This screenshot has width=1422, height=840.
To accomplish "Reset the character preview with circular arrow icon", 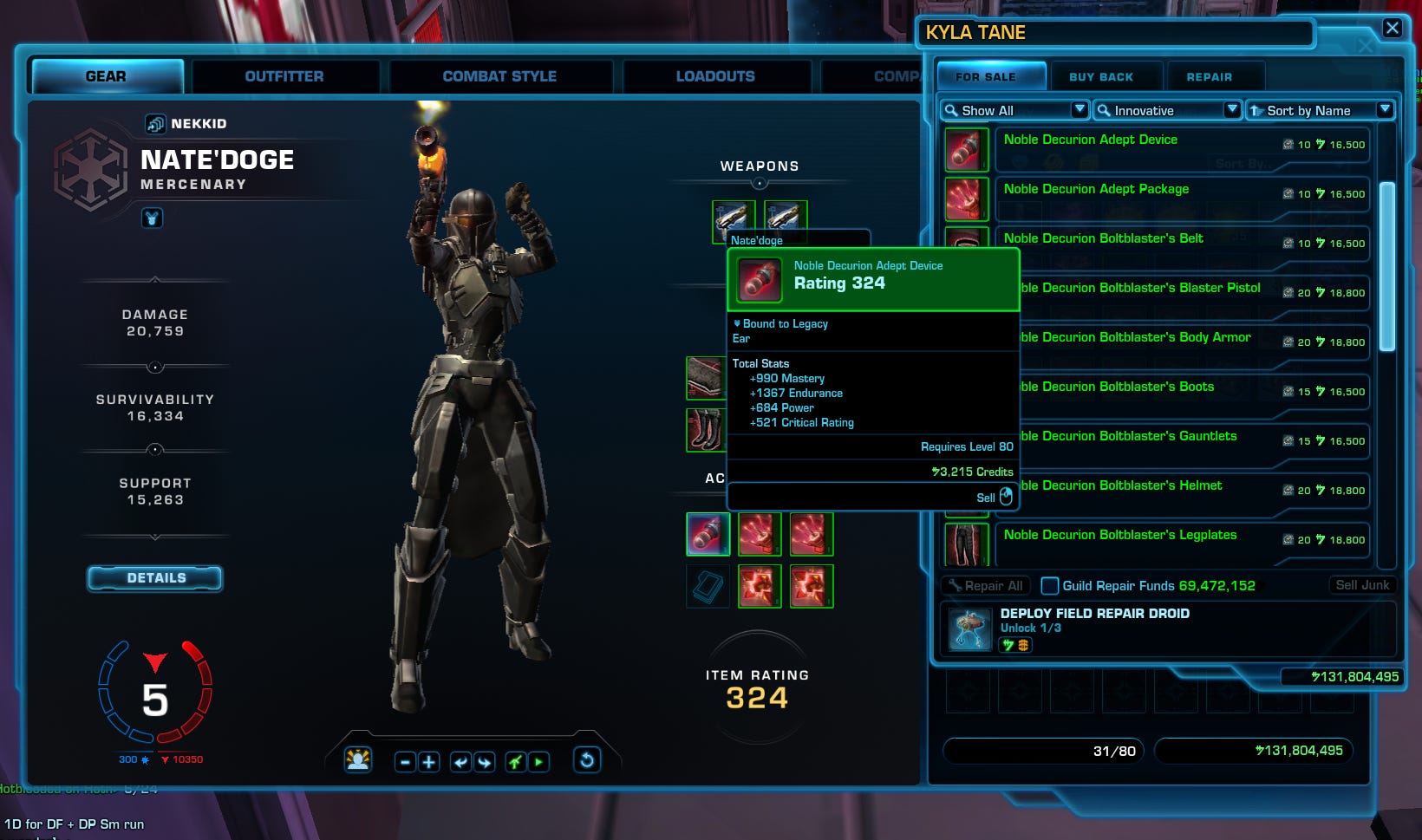I will (x=587, y=760).
